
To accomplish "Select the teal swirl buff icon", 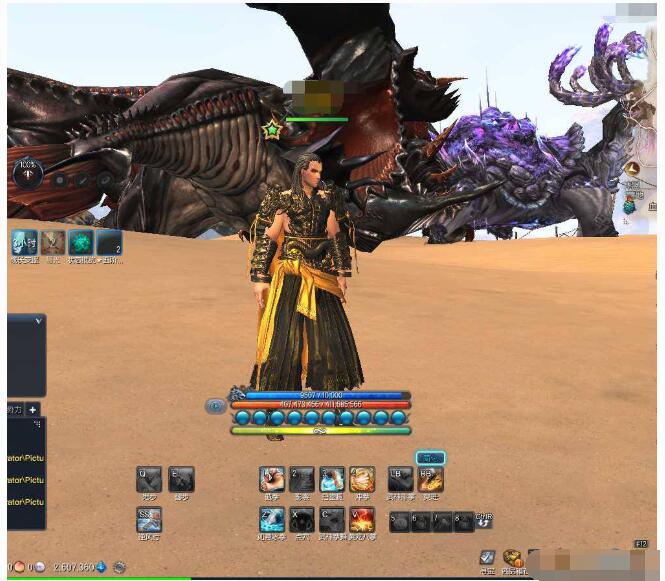I will (81, 243).
